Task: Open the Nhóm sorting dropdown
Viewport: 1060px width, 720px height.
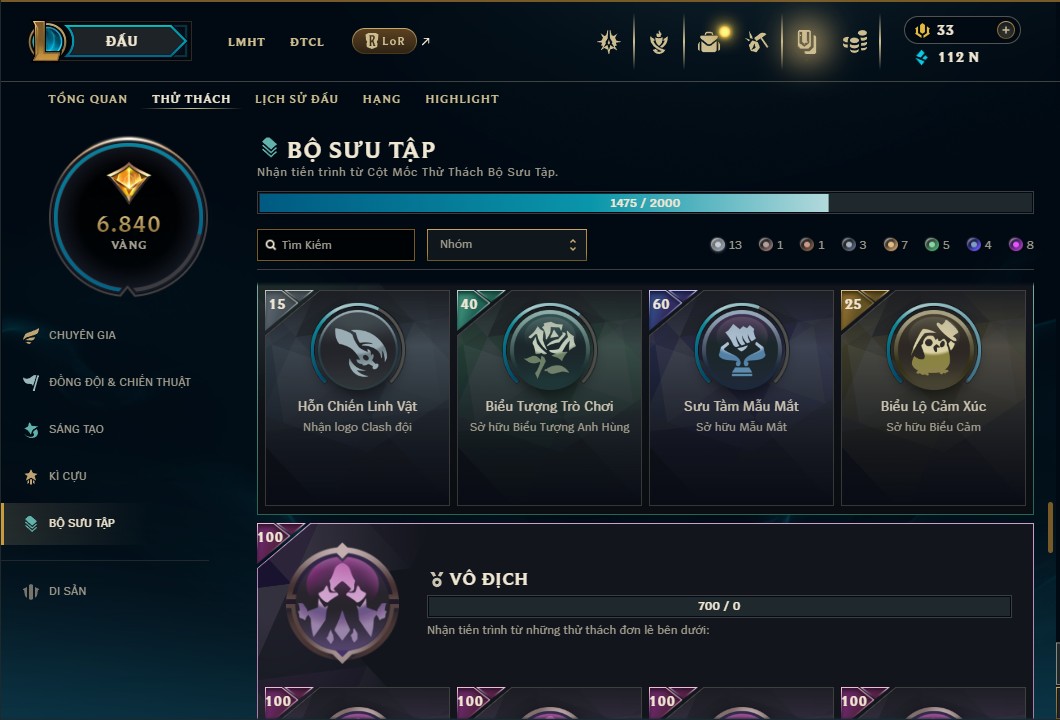Action: coord(506,245)
